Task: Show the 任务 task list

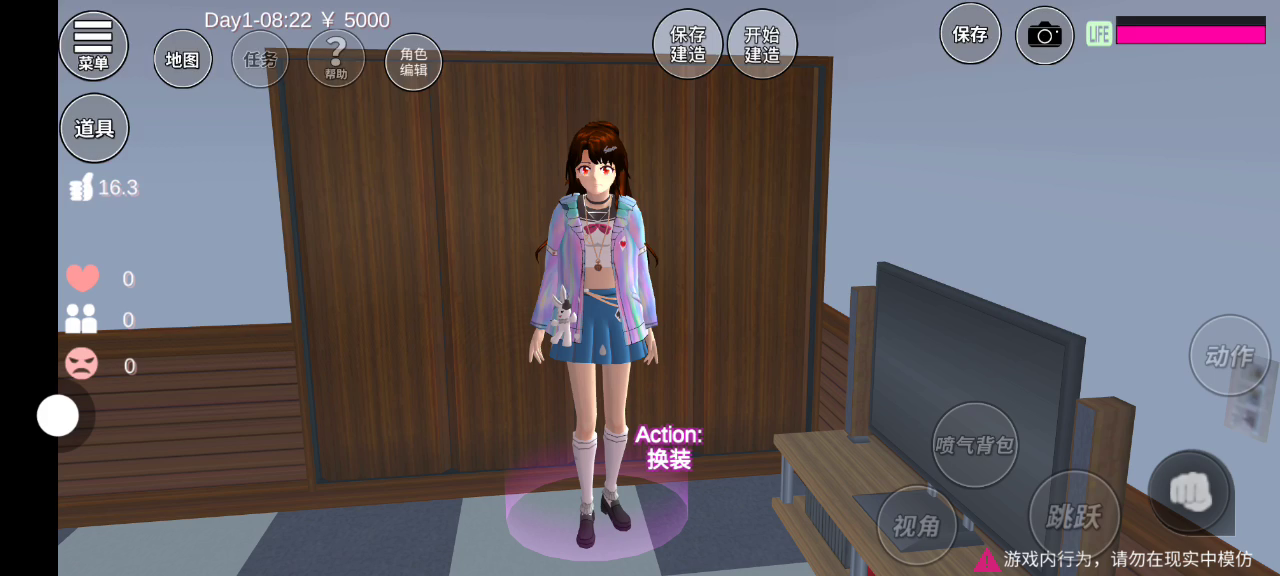Action: [x=260, y=59]
